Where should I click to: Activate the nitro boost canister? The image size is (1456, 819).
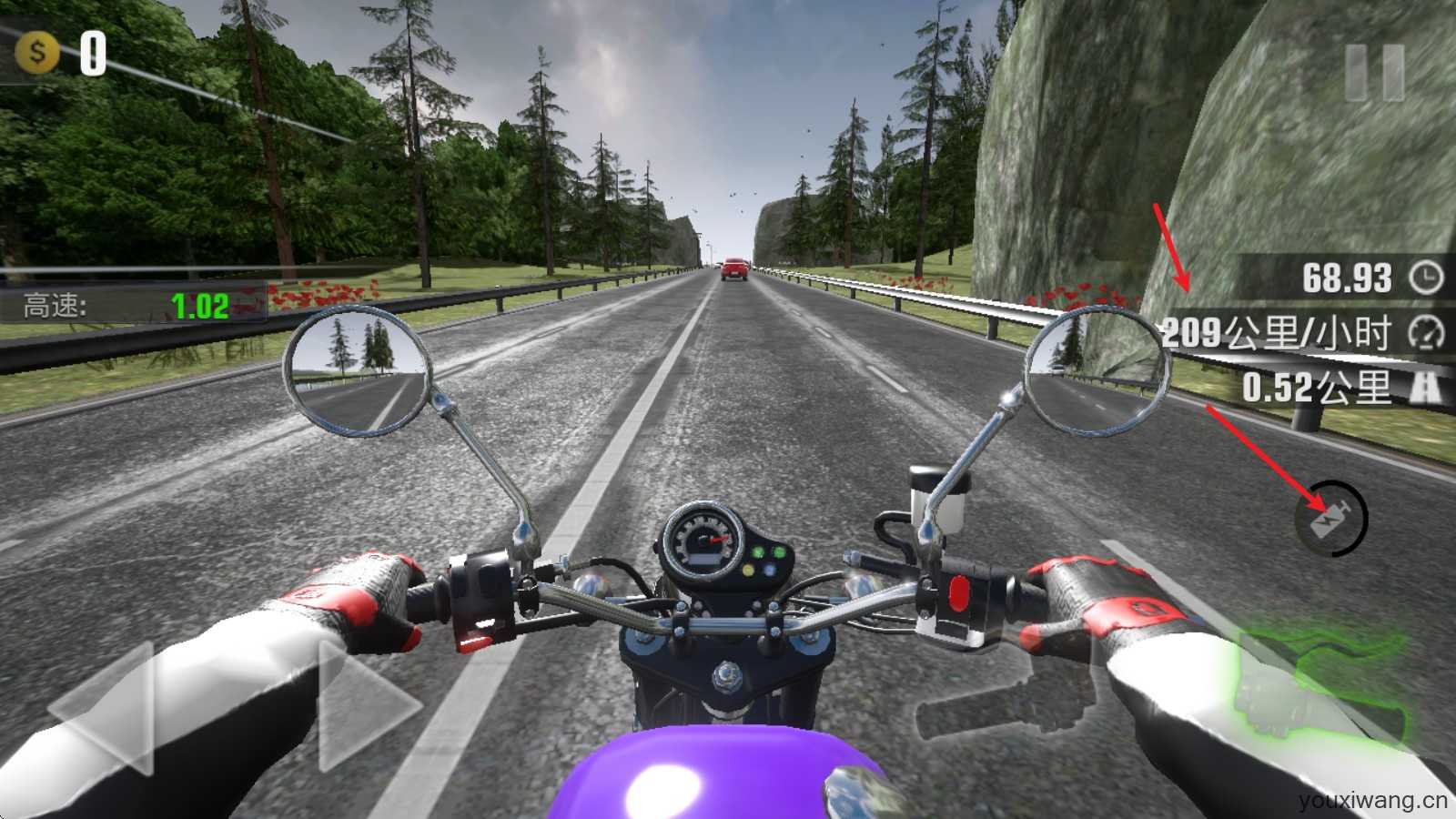coord(1331,519)
